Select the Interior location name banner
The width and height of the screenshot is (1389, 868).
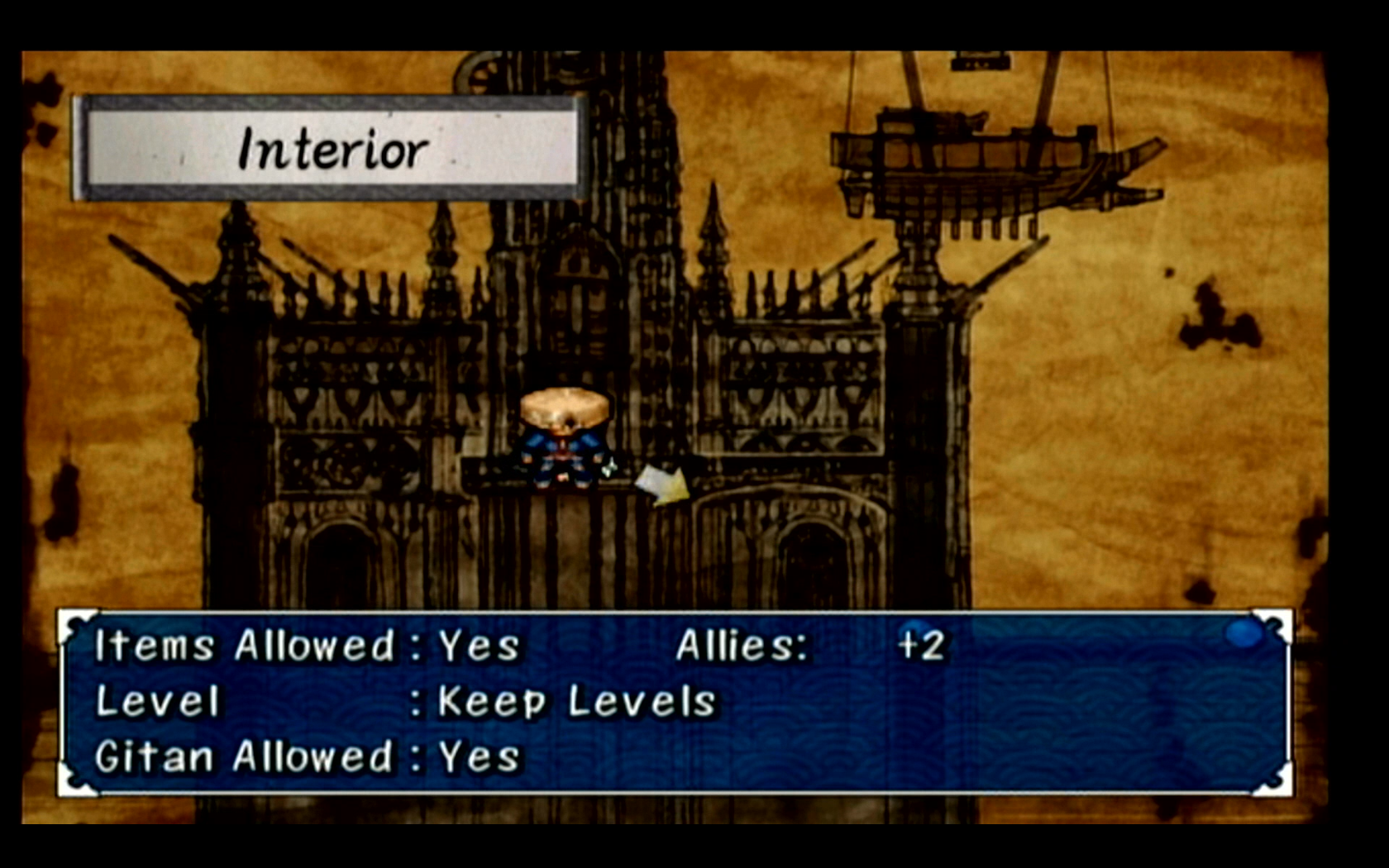(x=331, y=149)
